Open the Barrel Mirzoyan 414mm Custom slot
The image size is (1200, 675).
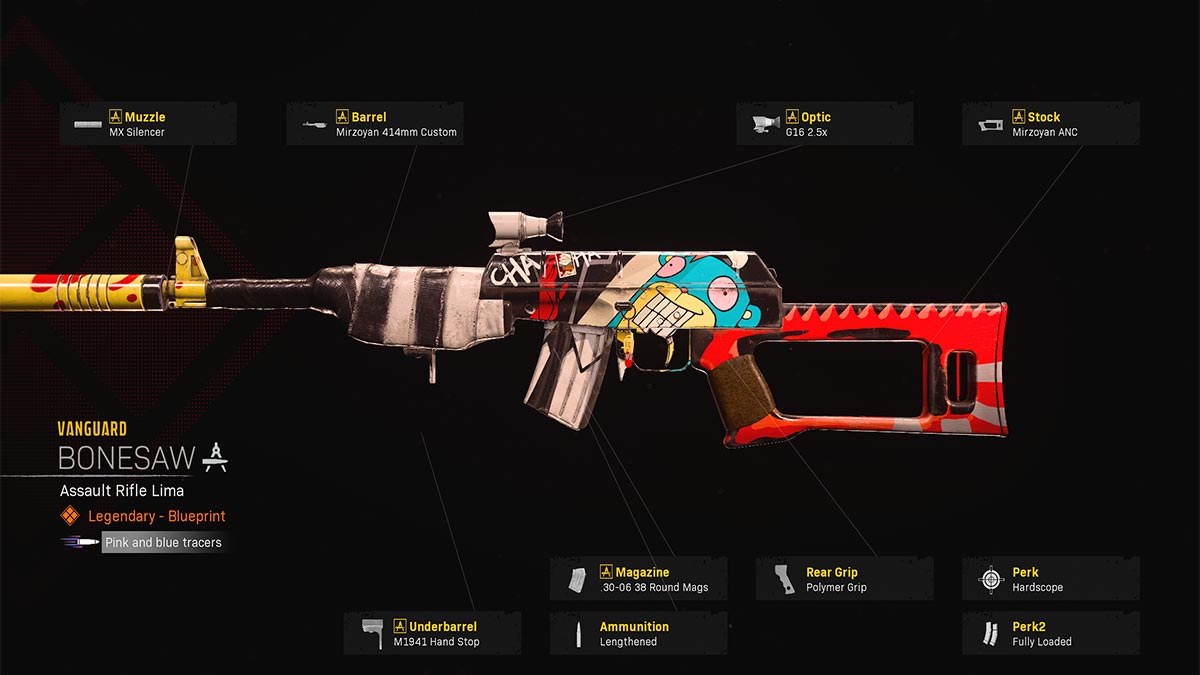375,124
